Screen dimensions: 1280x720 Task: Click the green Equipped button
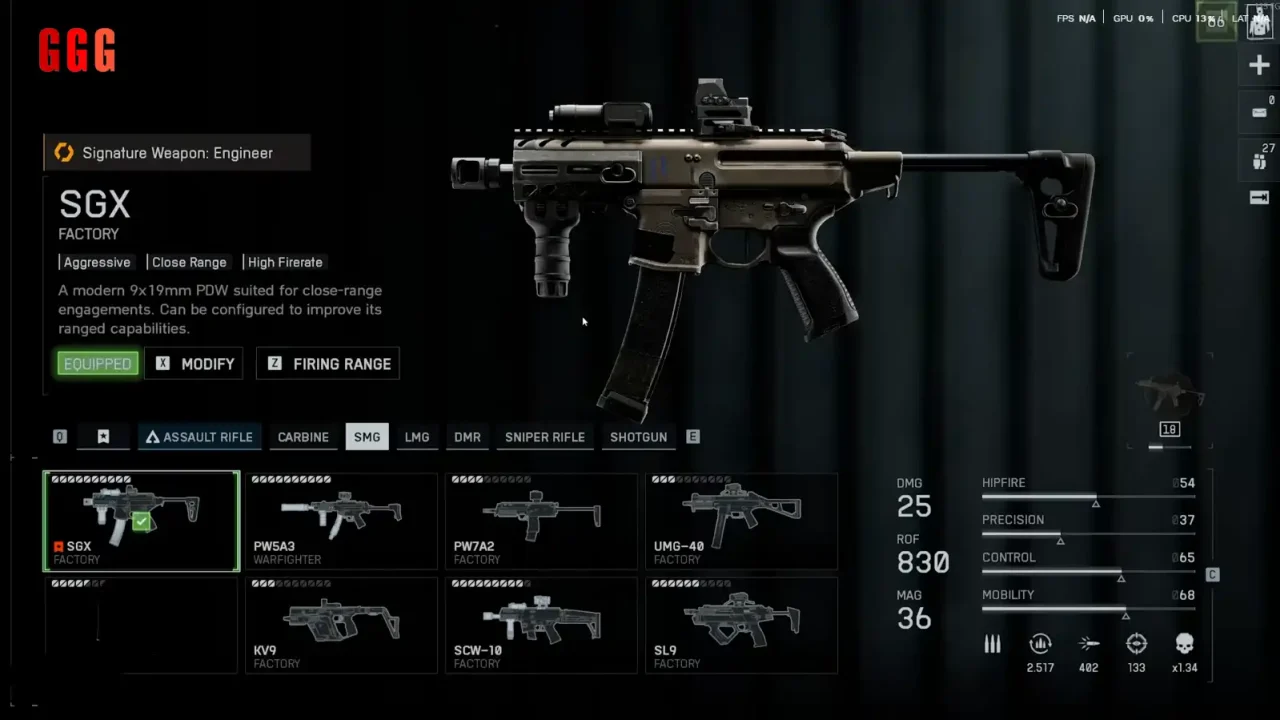(97, 364)
